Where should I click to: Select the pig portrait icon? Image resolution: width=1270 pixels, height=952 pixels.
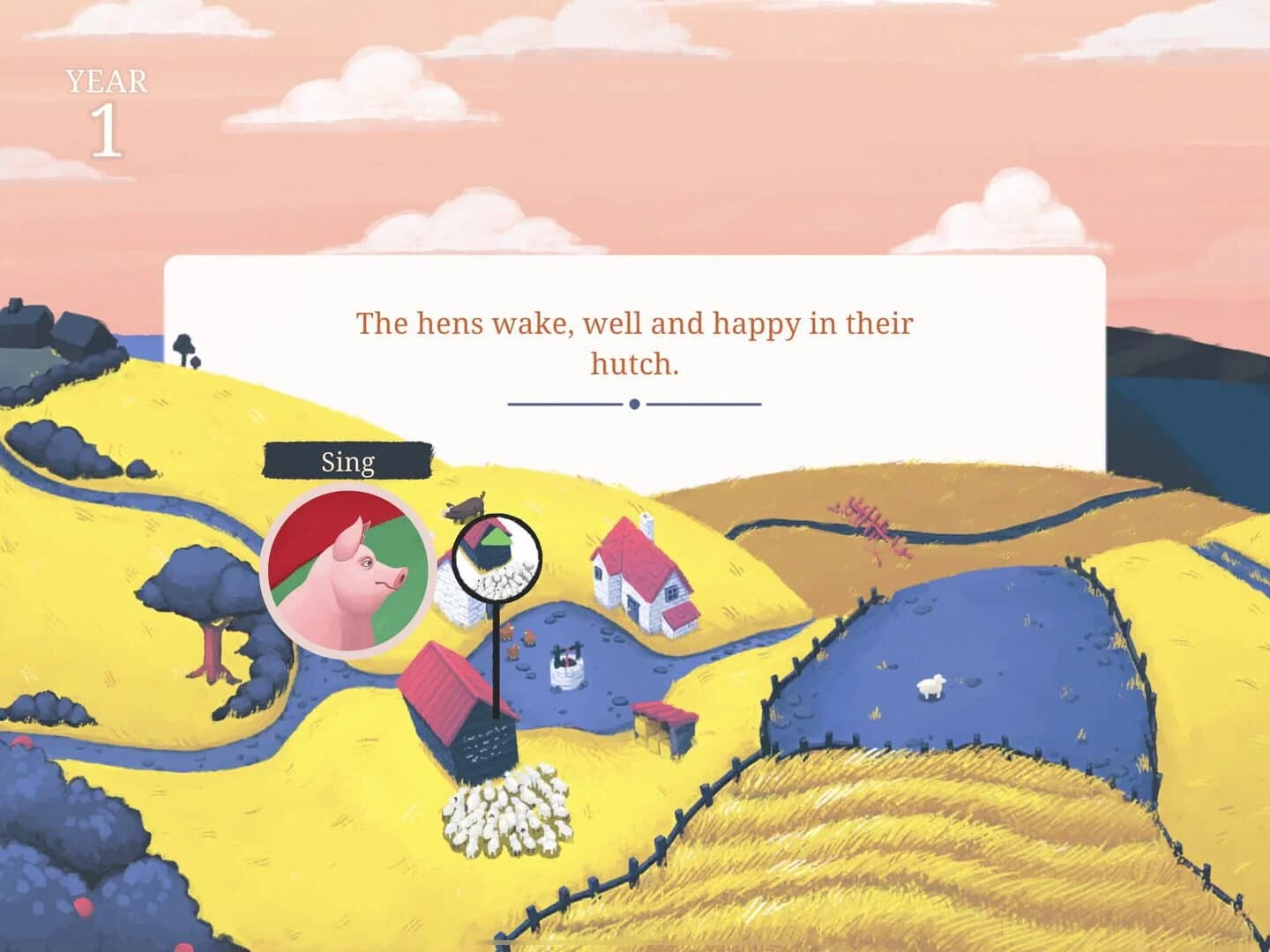pos(348,569)
